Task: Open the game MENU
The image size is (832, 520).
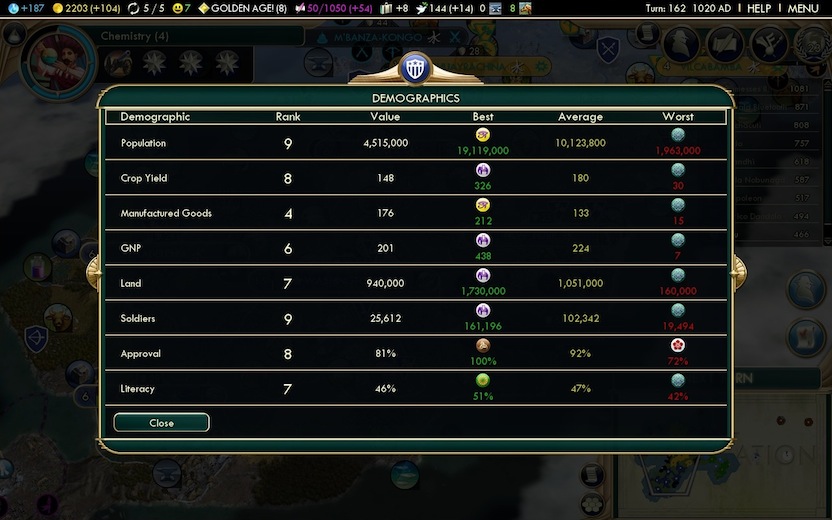Action: coord(803,8)
